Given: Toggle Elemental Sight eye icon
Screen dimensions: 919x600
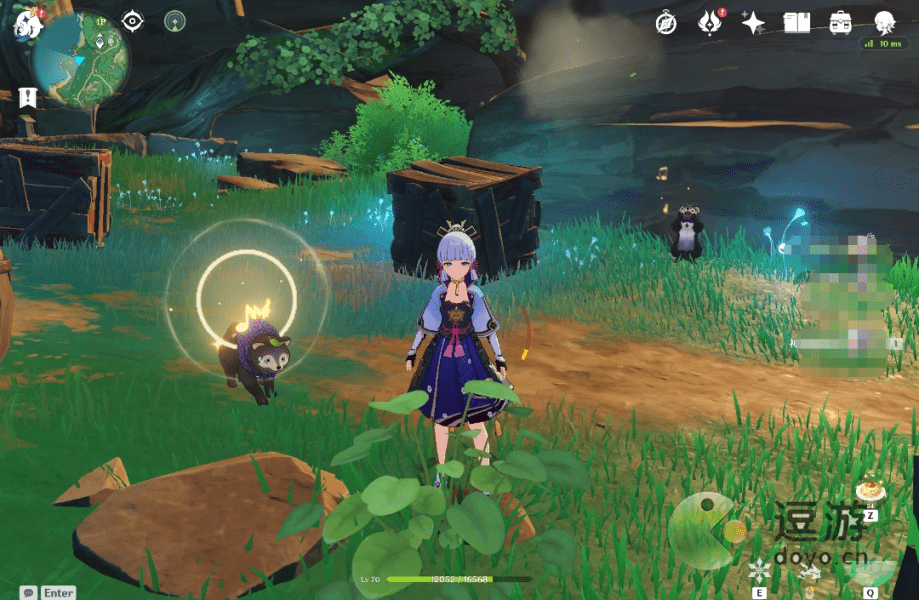Looking at the screenshot, I should pyautogui.click(x=133, y=21).
